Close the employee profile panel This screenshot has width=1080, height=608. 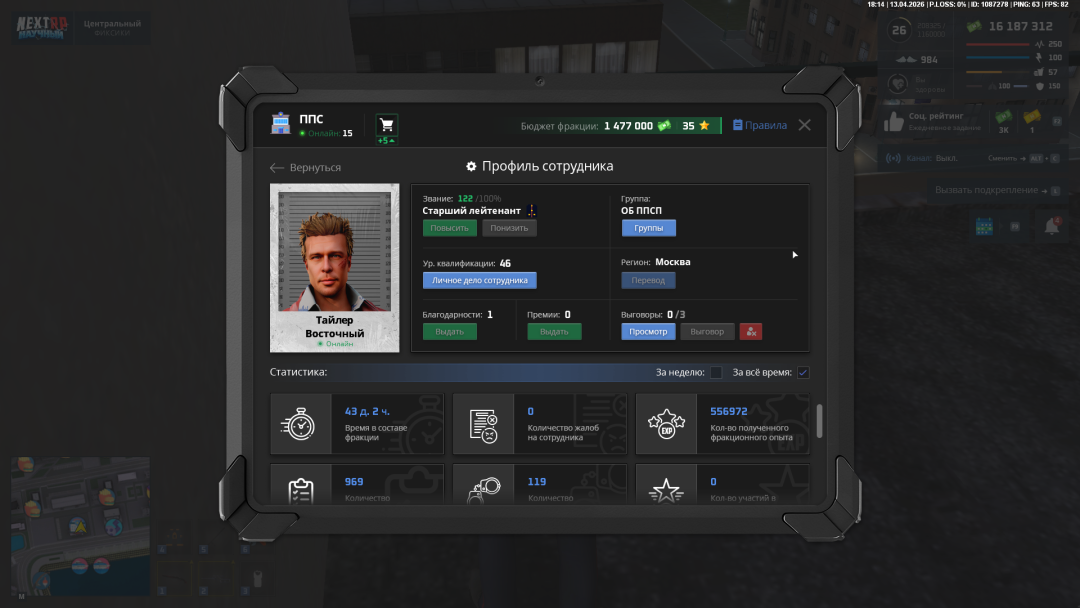pyautogui.click(x=804, y=125)
